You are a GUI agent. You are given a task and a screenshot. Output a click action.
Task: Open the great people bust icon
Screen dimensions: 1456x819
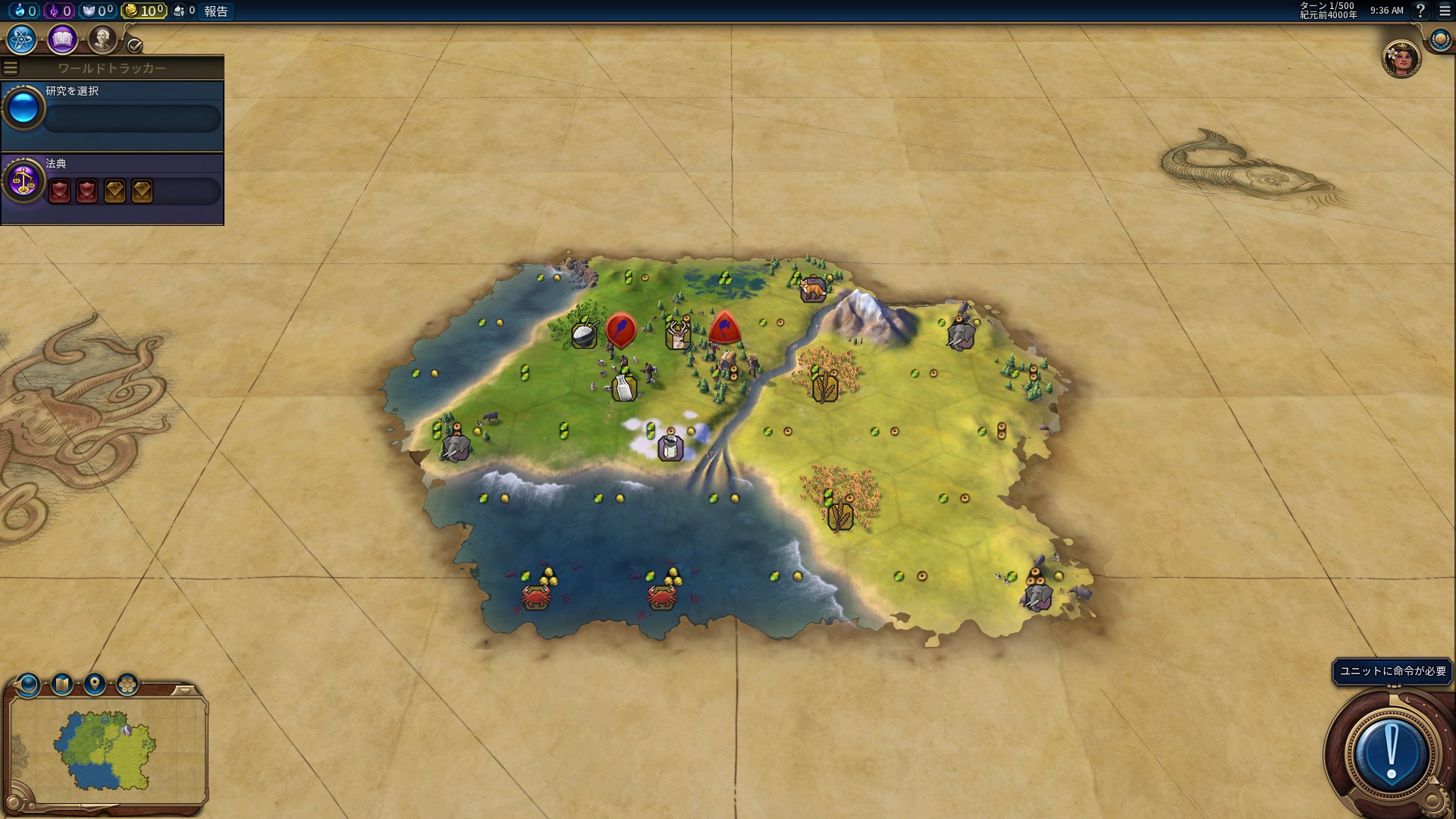102,39
